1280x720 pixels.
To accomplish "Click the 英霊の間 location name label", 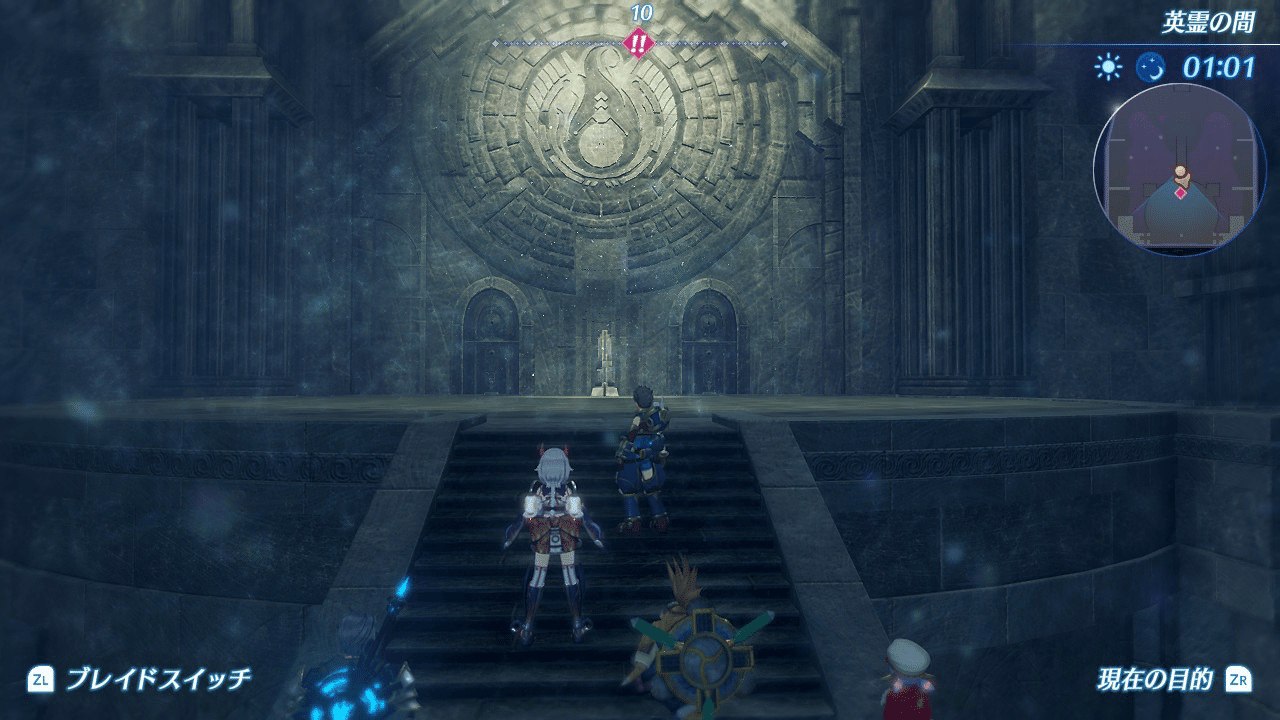I will (x=1207, y=23).
